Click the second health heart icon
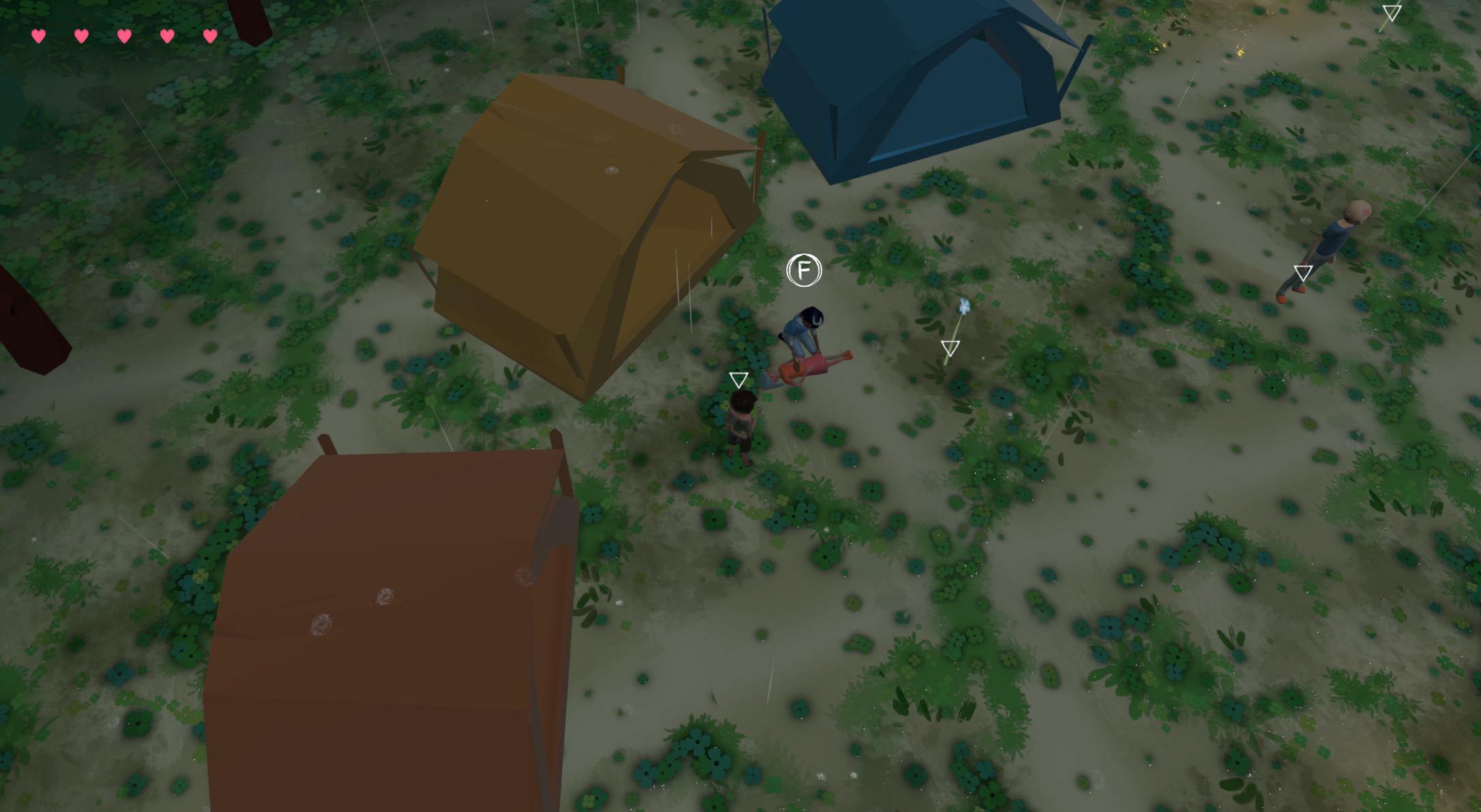 pos(81,36)
